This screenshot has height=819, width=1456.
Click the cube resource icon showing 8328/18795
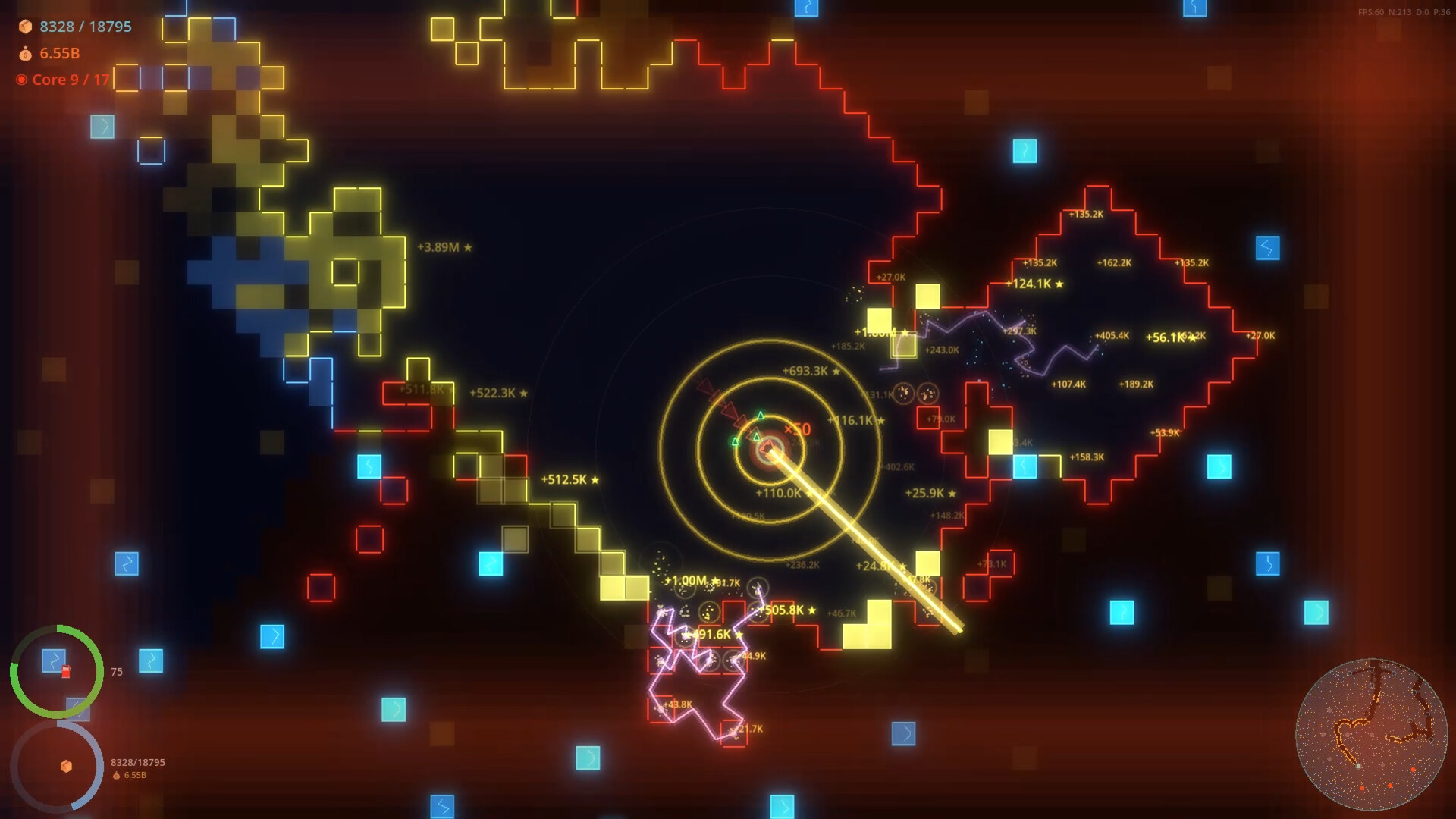click(x=26, y=27)
